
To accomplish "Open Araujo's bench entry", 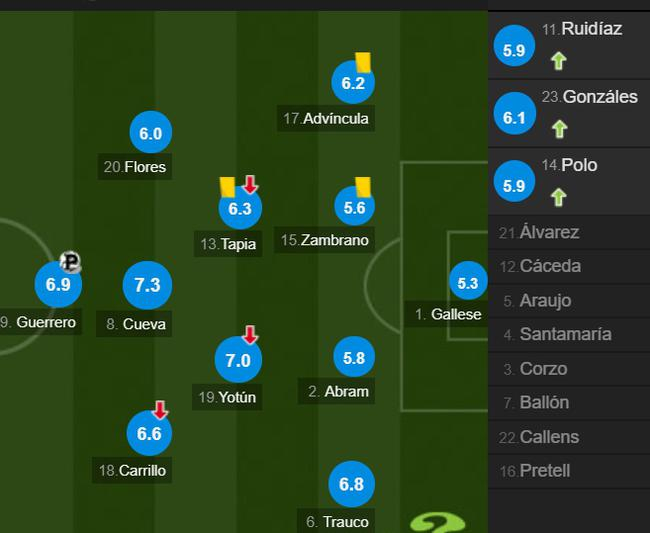I will [x=568, y=300].
